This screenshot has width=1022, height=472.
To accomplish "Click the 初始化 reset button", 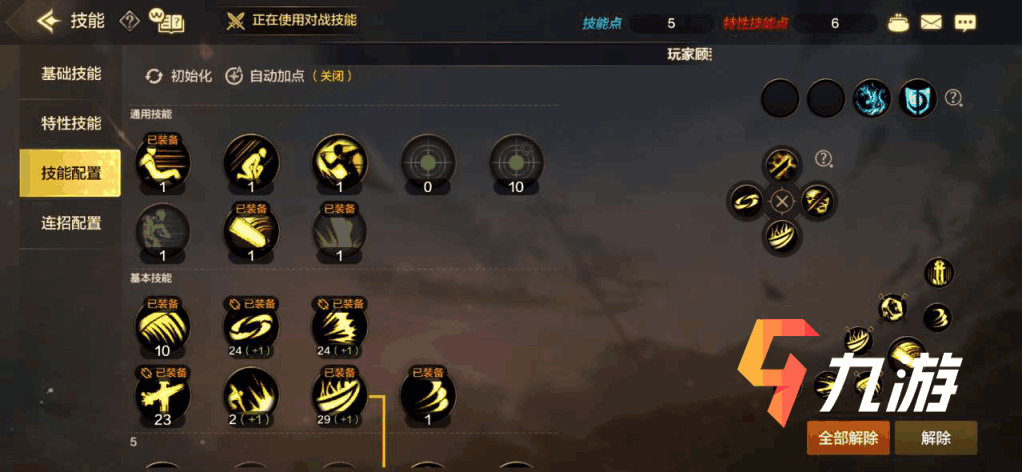I will 180,76.
